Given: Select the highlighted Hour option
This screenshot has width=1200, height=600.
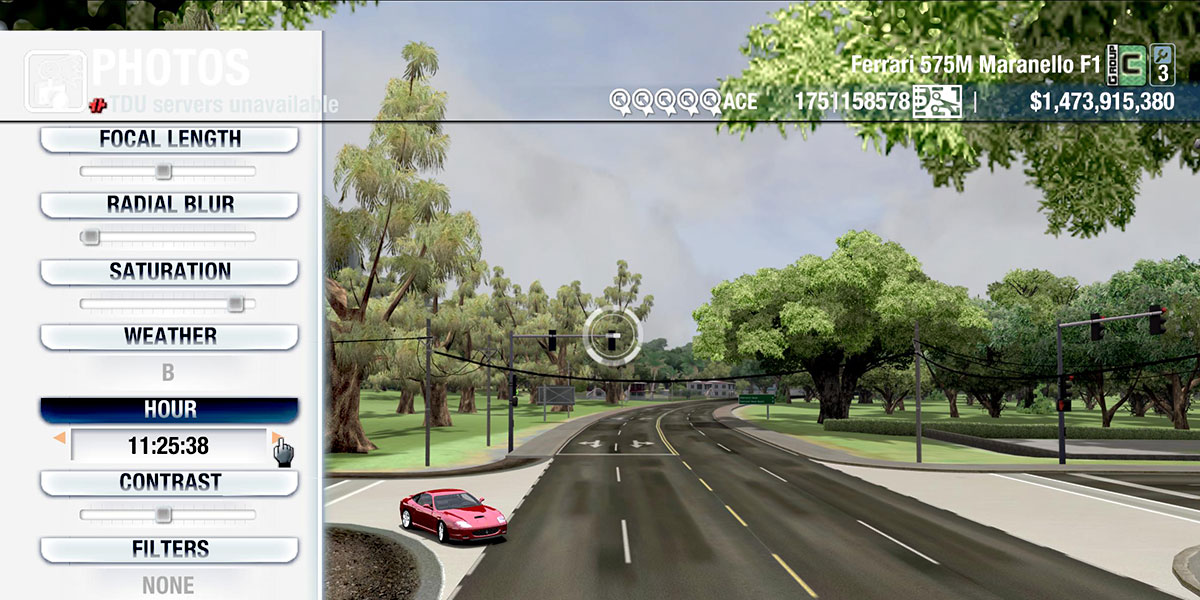Looking at the screenshot, I should coord(169,410).
